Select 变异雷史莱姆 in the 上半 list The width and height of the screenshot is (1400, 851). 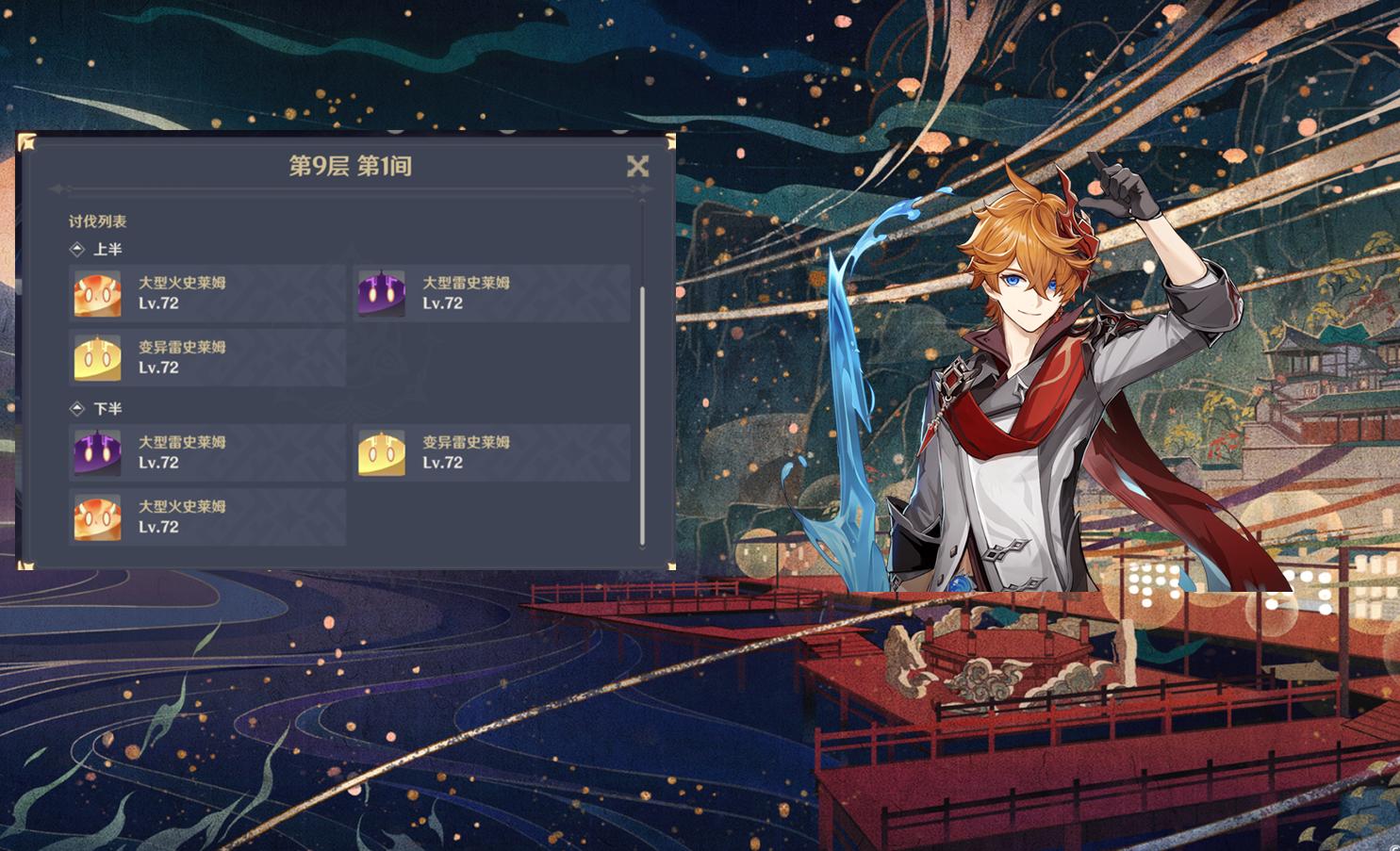[x=207, y=357]
